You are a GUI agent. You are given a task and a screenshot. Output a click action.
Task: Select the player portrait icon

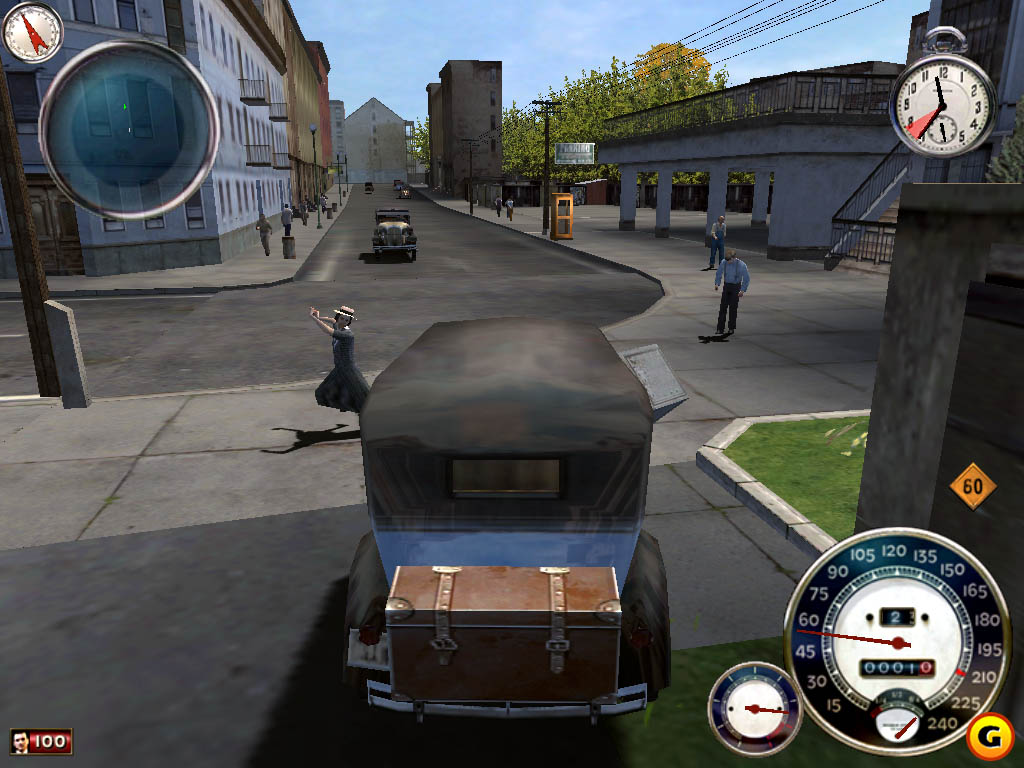point(20,741)
